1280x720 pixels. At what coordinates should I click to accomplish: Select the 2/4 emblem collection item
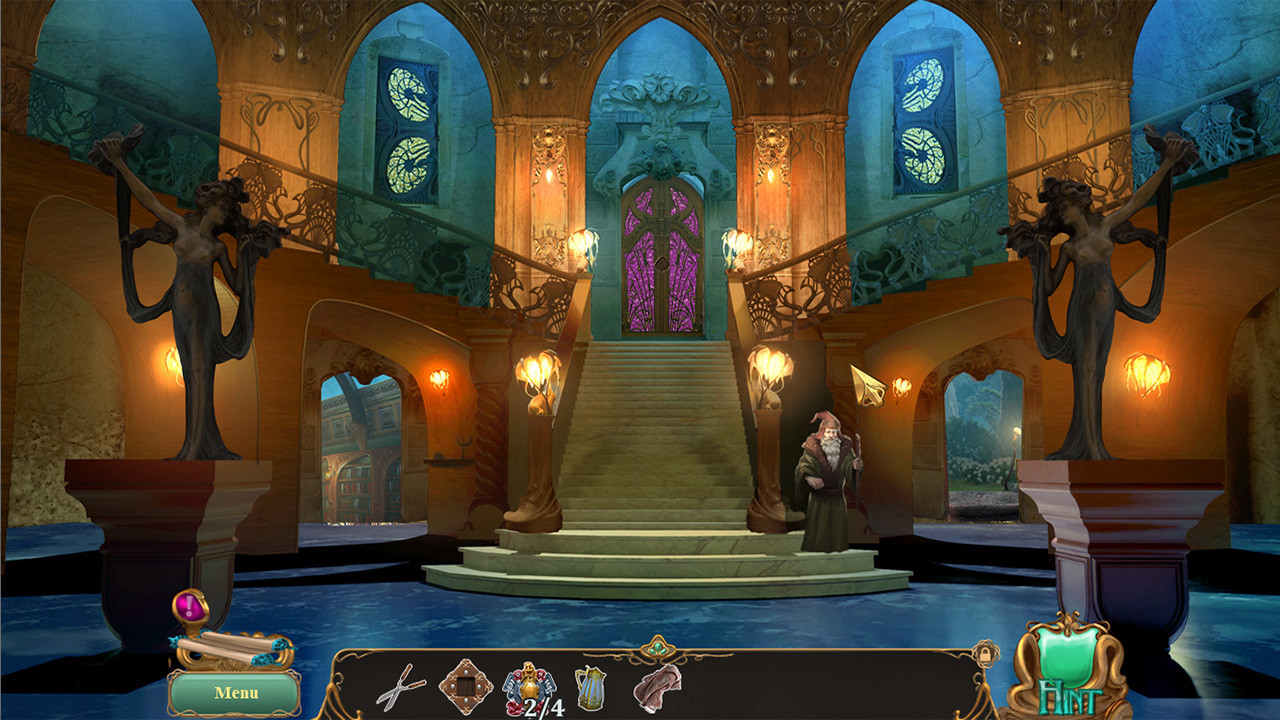531,688
